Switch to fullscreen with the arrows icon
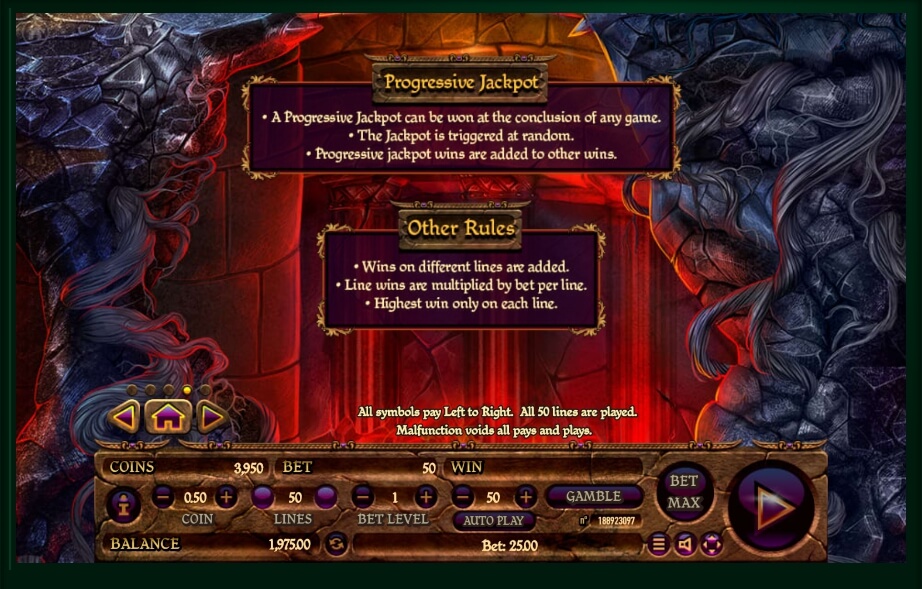Viewport: 922px width, 589px height. [711, 545]
